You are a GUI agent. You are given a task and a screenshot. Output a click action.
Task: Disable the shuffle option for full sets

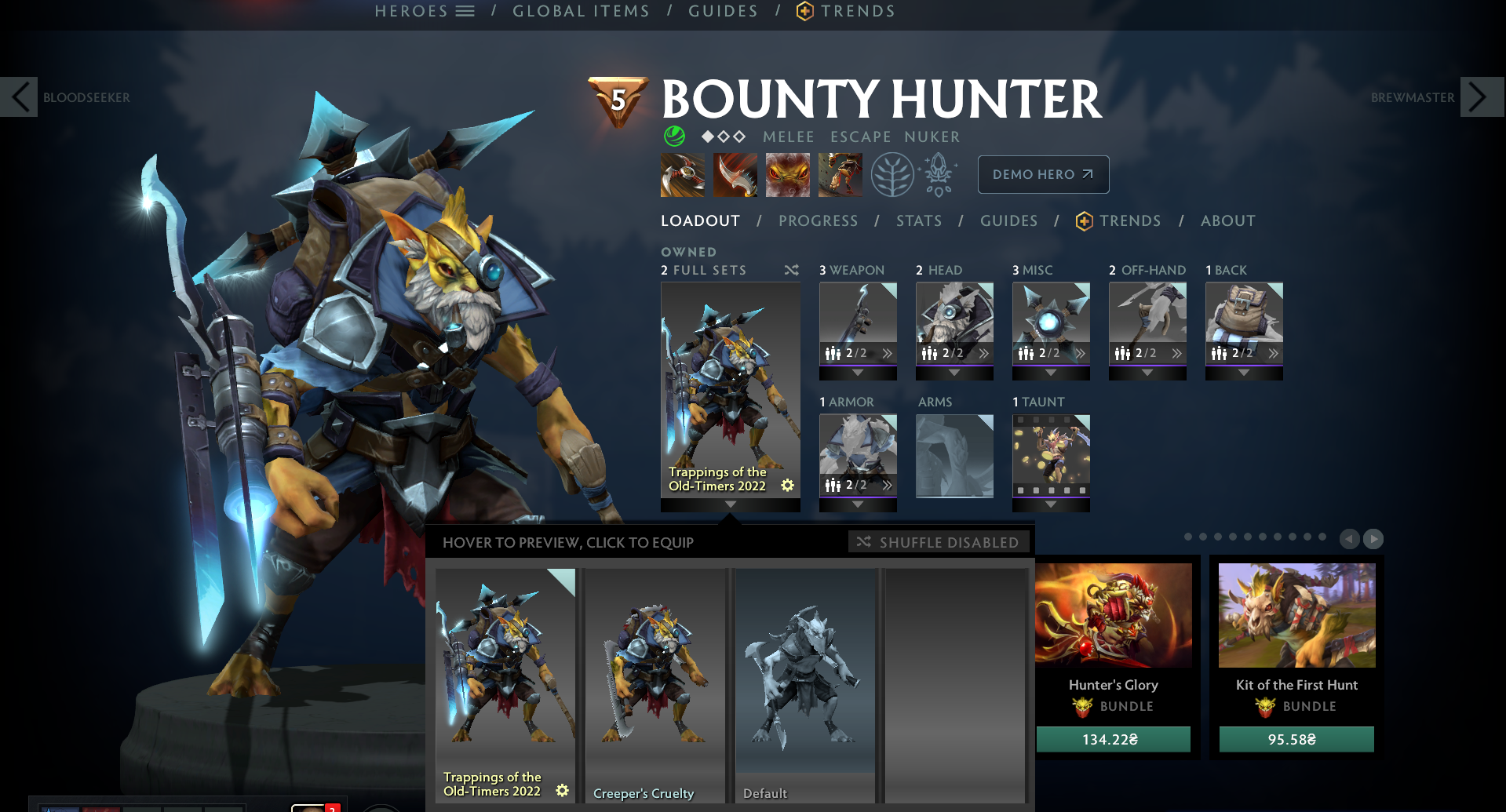[791, 270]
